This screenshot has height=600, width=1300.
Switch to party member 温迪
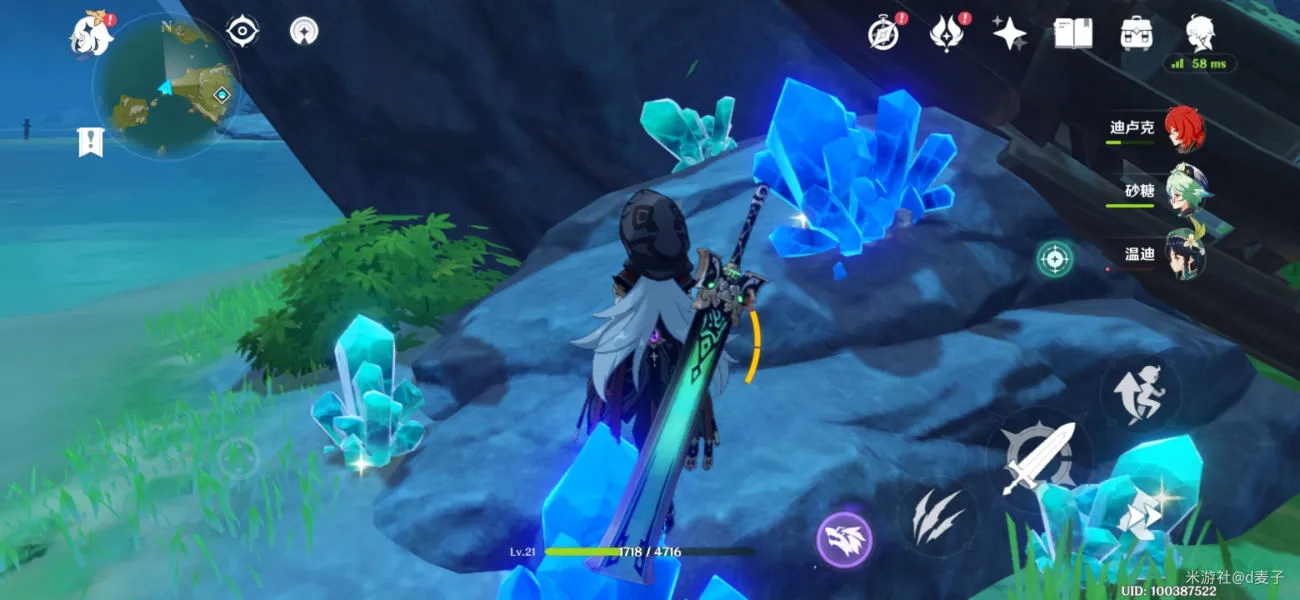[x=1184, y=255]
